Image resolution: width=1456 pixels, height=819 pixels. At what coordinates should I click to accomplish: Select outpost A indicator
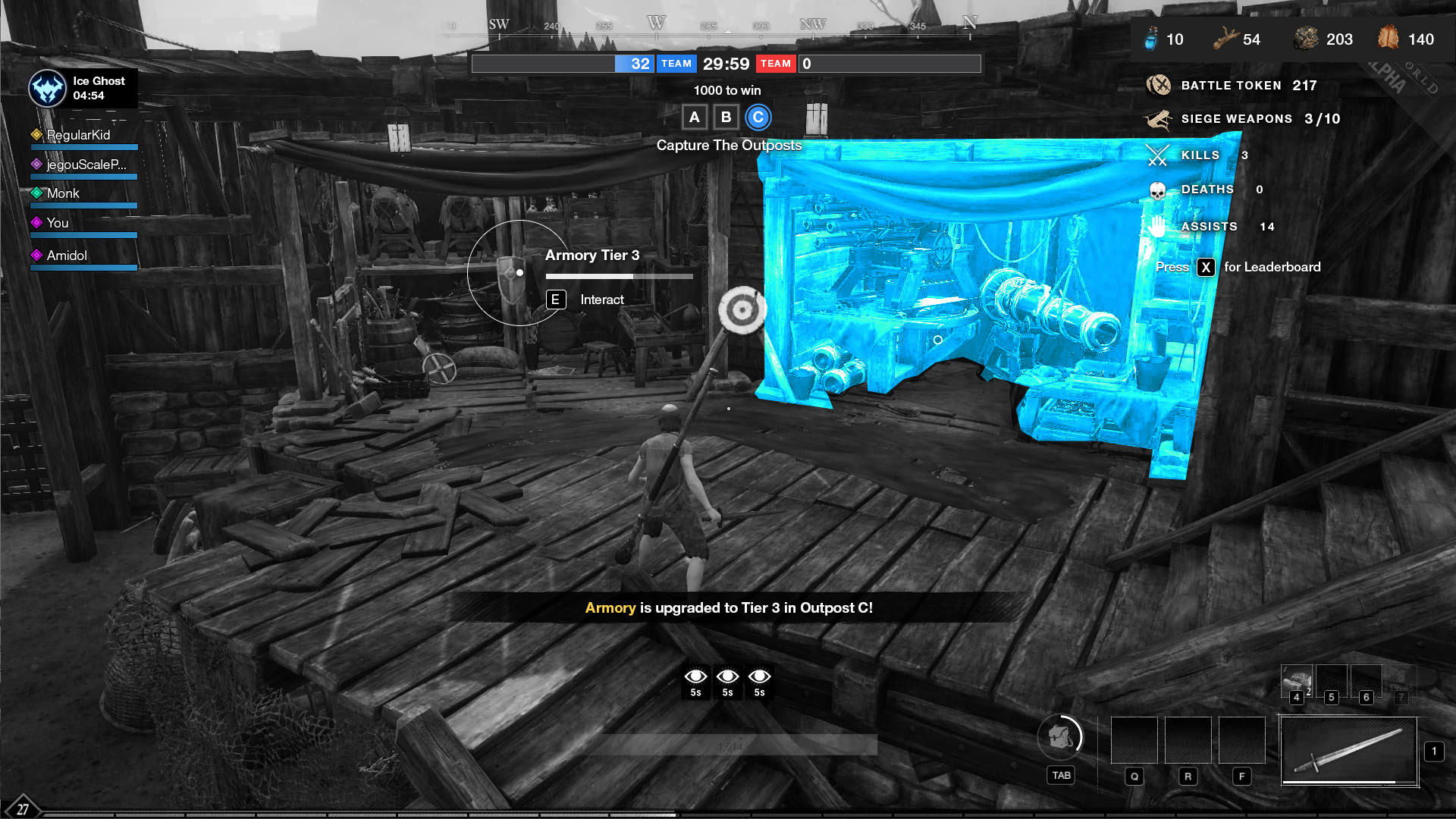(x=694, y=118)
